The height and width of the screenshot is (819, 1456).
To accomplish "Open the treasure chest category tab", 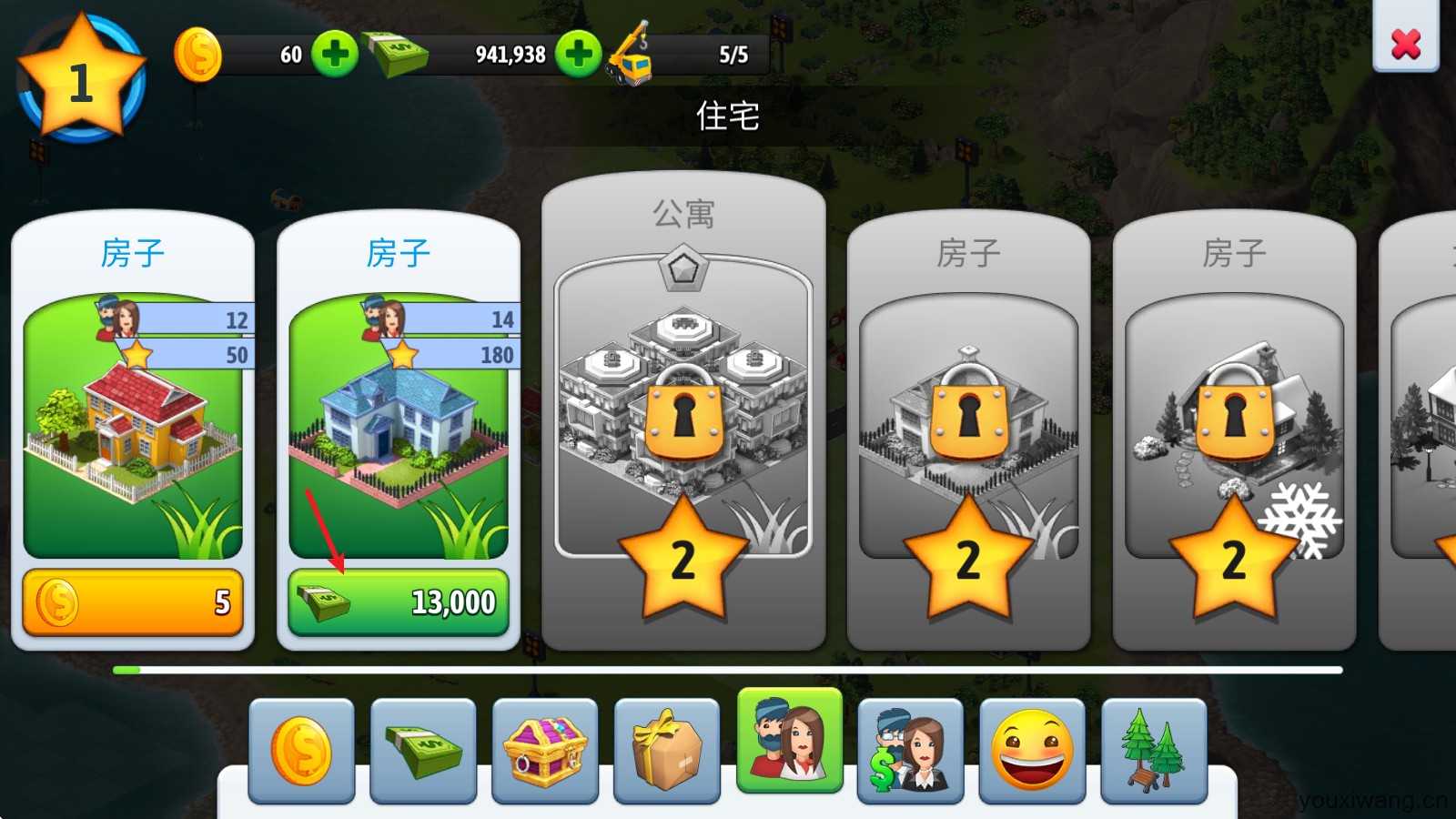I will 545,751.
